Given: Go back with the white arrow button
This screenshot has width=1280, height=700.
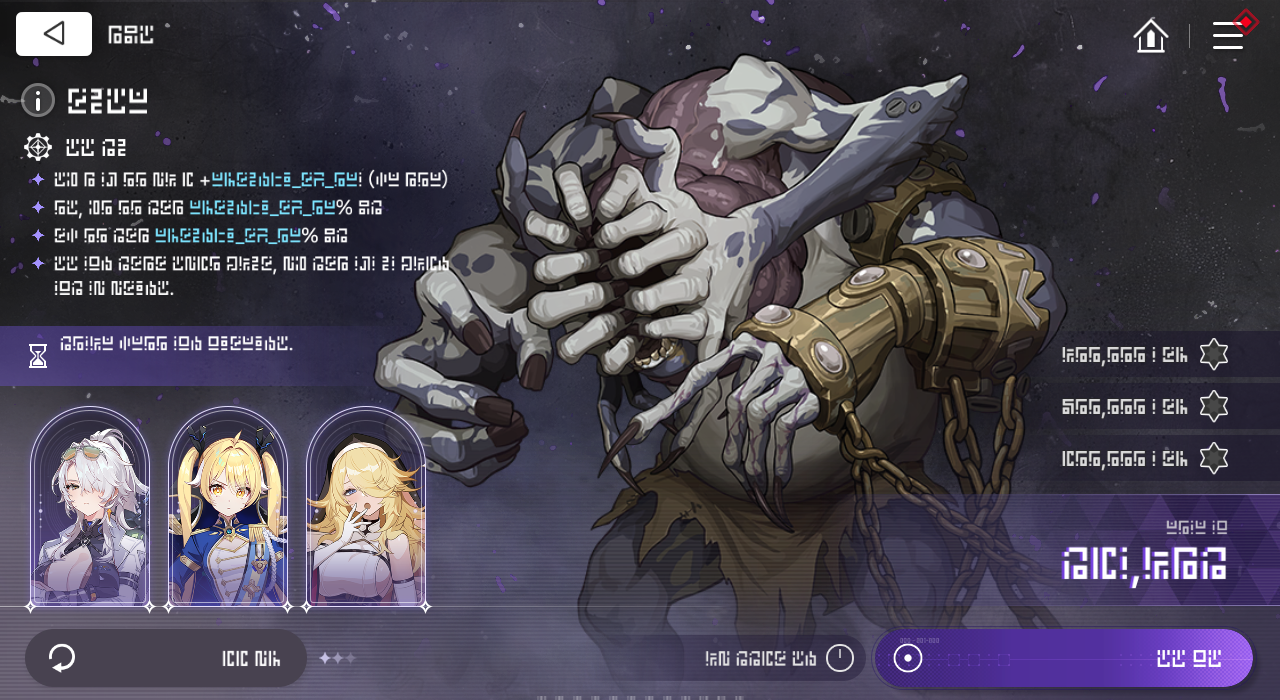Looking at the screenshot, I should pos(54,34).
